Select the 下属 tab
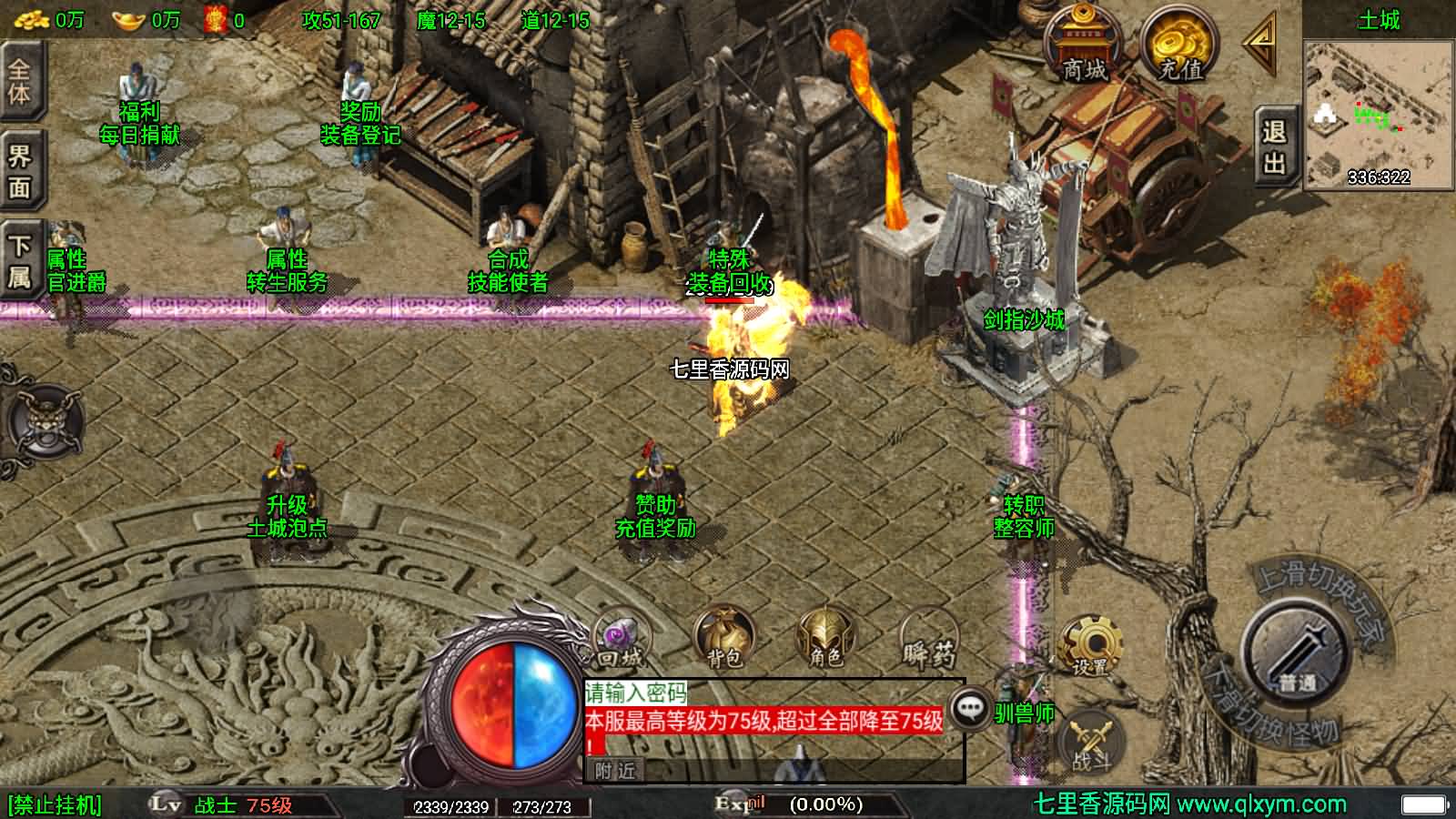Image resolution: width=1456 pixels, height=819 pixels. [19, 260]
